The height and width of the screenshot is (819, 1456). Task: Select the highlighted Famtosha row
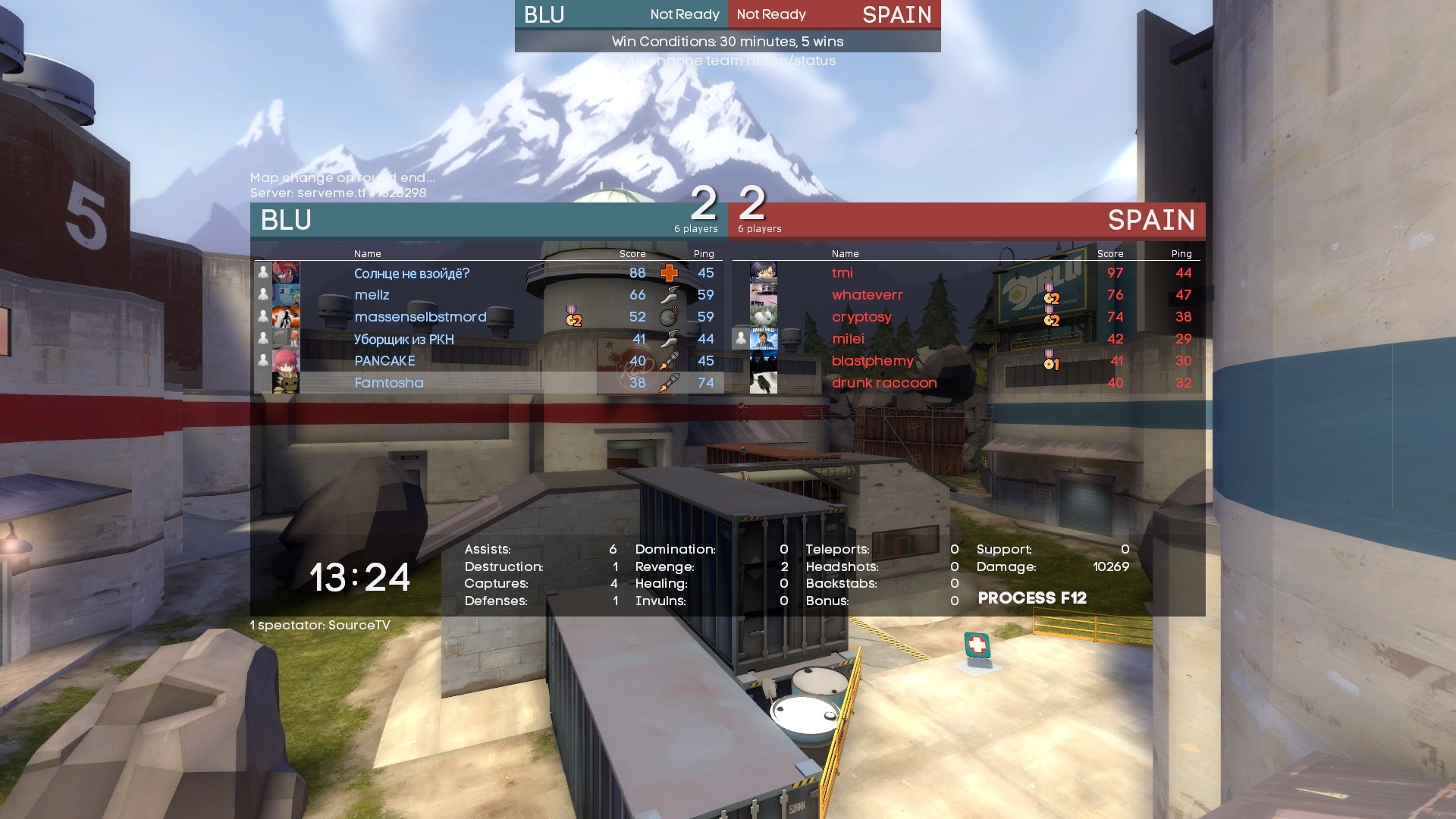(389, 383)
